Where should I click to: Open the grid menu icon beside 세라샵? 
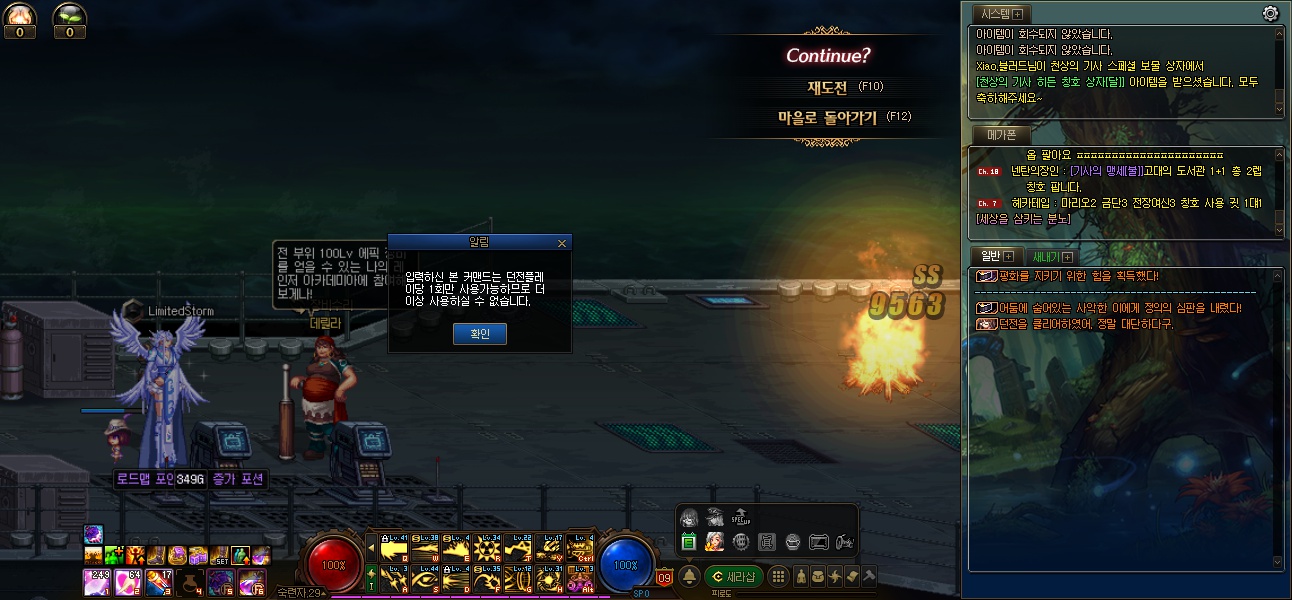778,577
